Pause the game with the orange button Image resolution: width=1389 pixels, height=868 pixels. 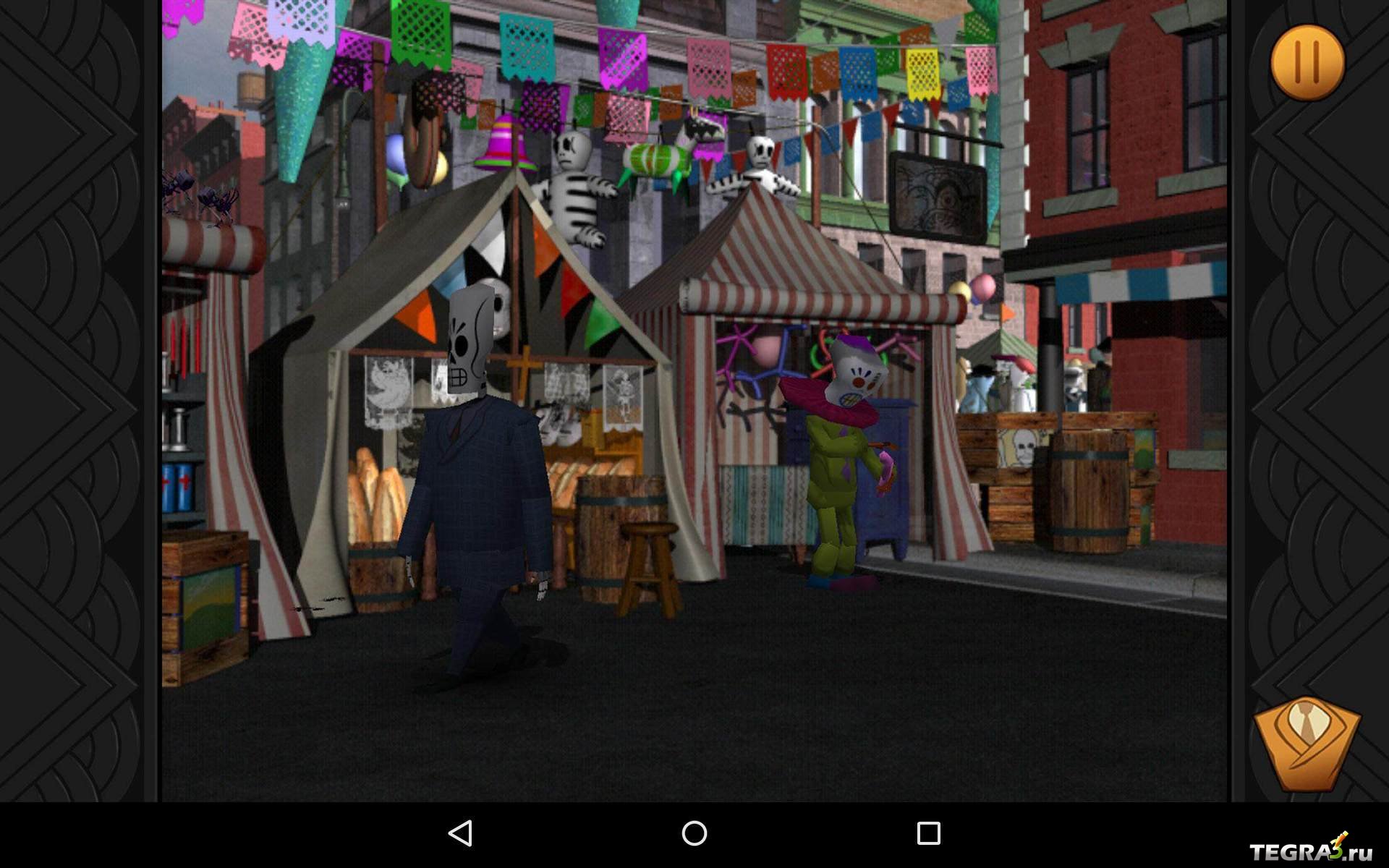click(x=1307, y=62)
